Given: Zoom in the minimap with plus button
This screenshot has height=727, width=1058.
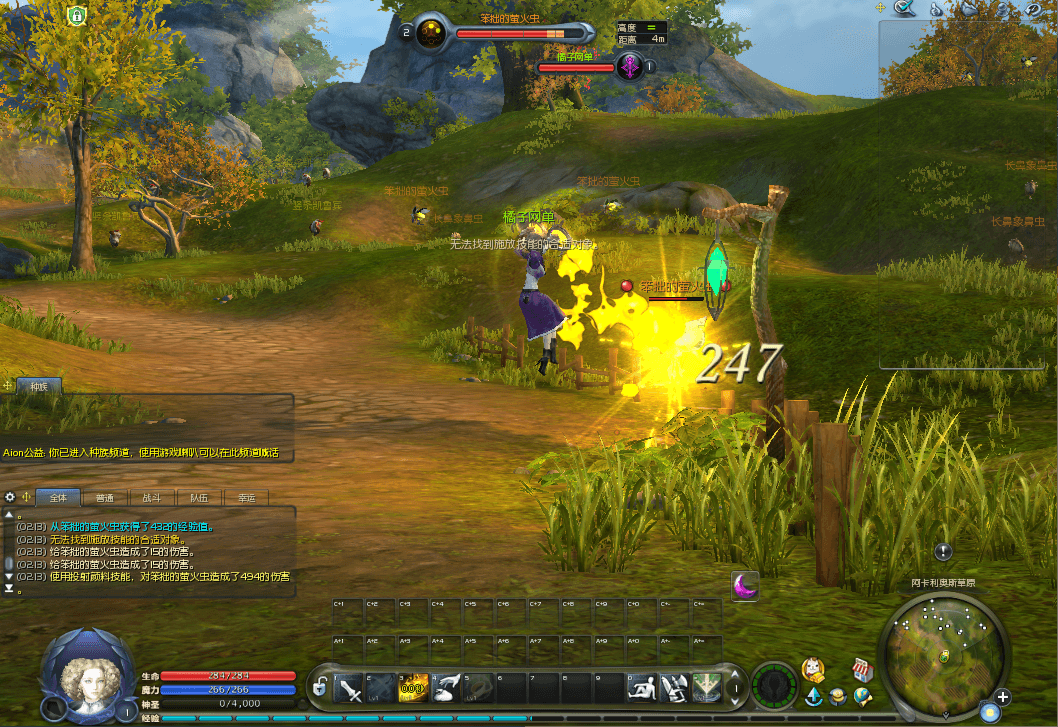Looking at the screenshot, I should [1003, 697].
